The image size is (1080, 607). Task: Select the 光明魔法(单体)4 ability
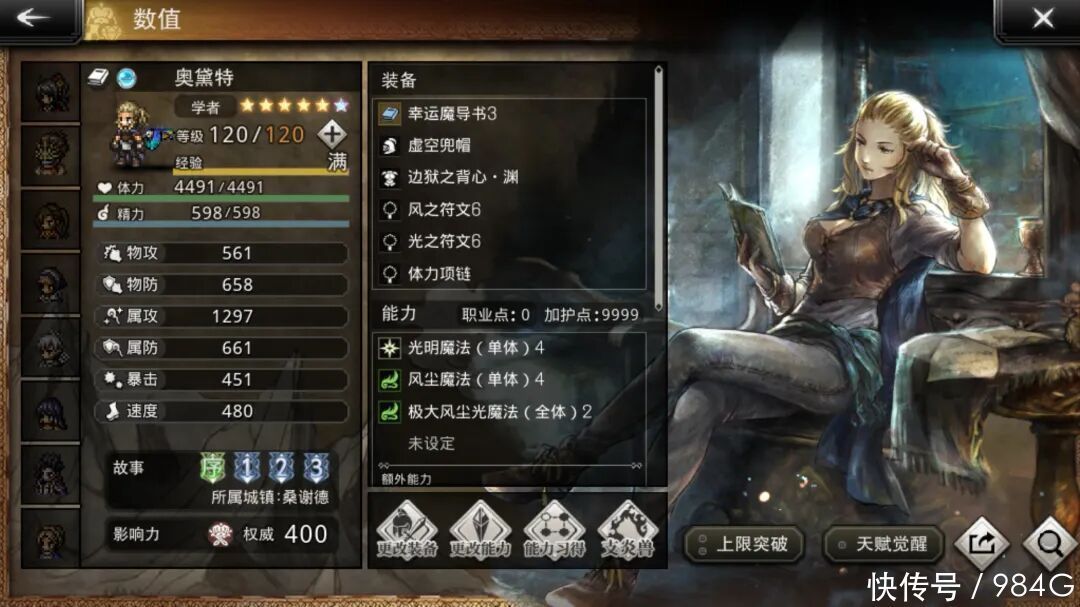point(510,348)
